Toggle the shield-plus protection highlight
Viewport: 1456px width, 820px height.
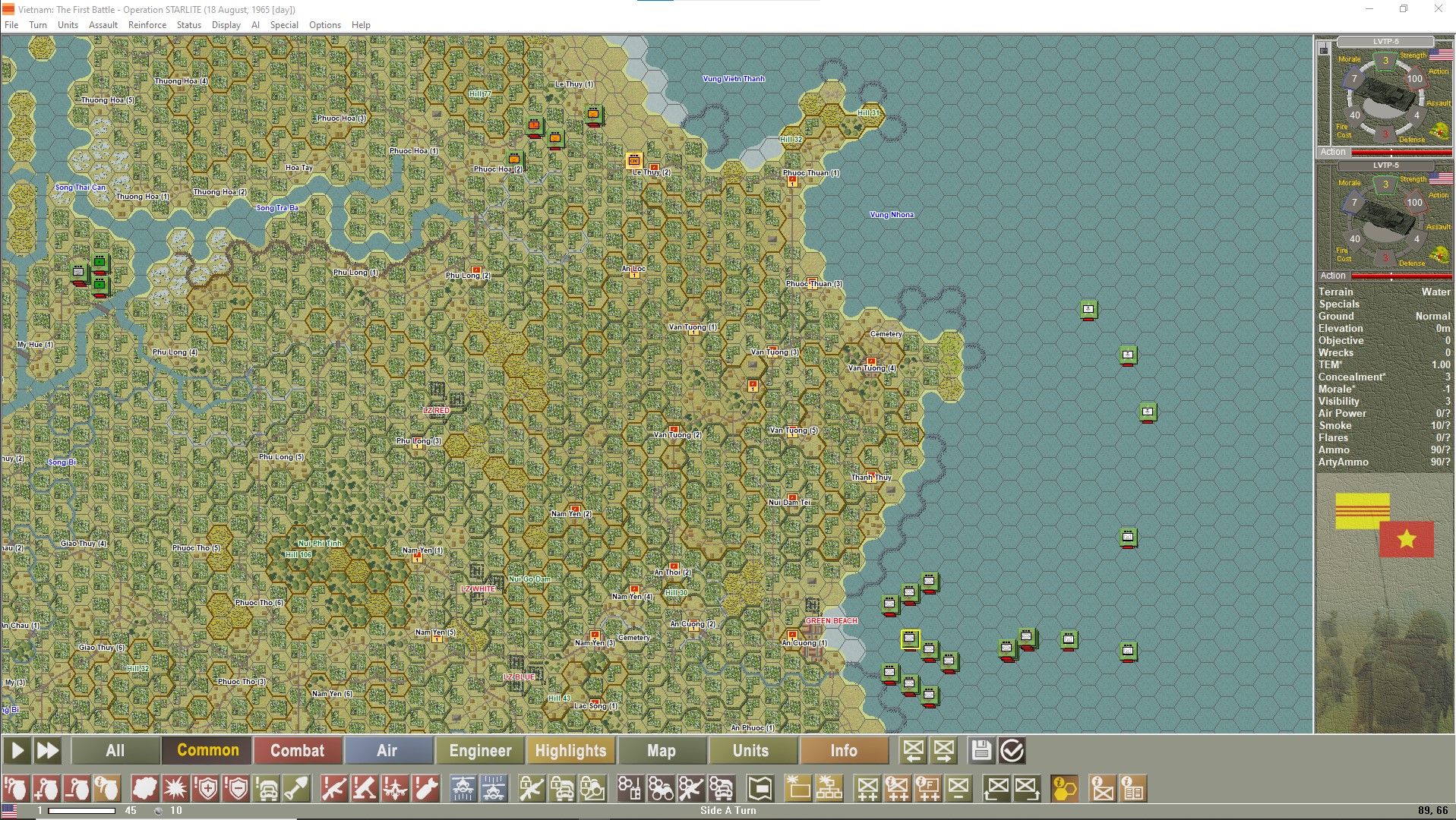pyautogui.click(x=205, y=788)
